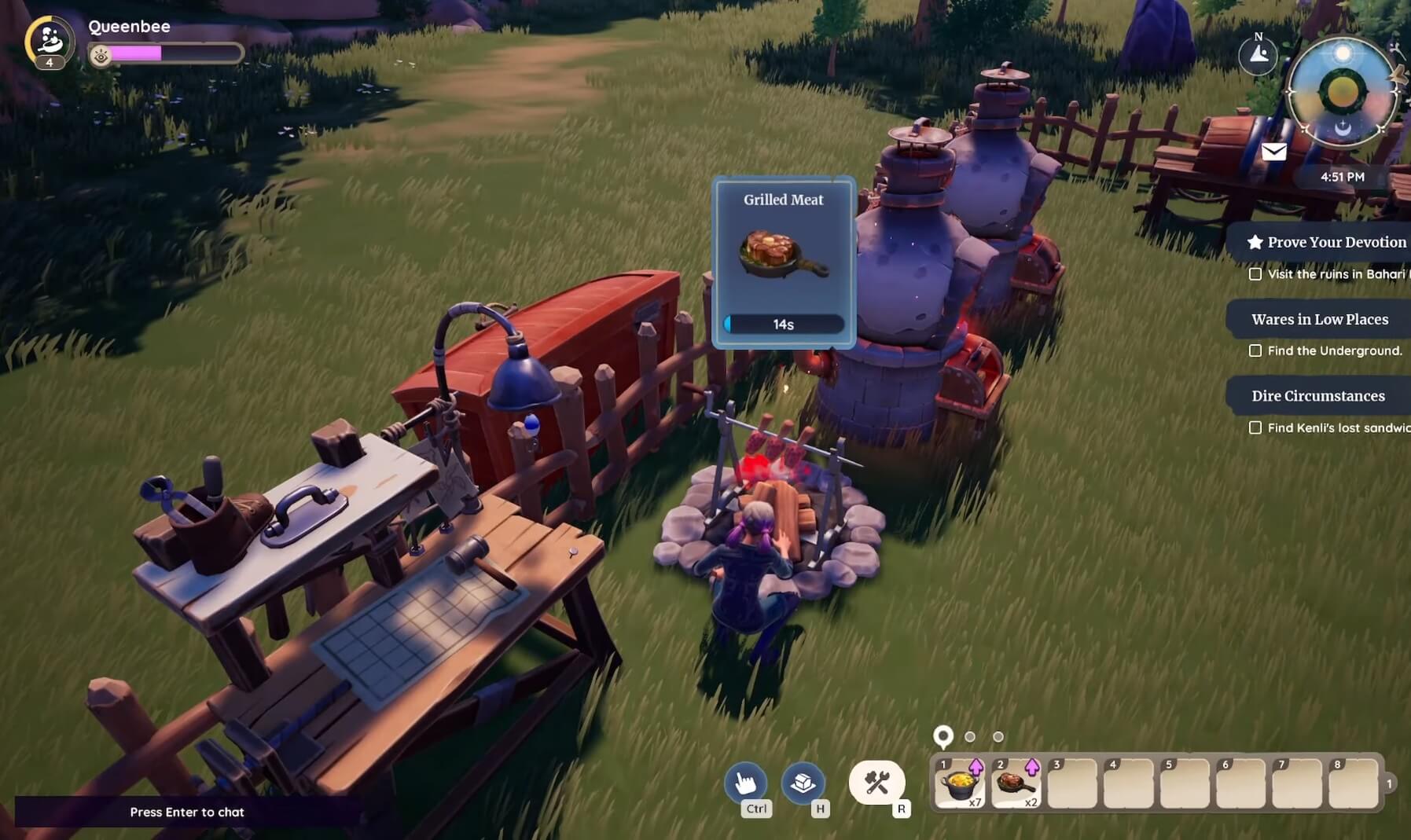Open the tool wheel hammer-and-wrench button

click(x=876, y=783)
